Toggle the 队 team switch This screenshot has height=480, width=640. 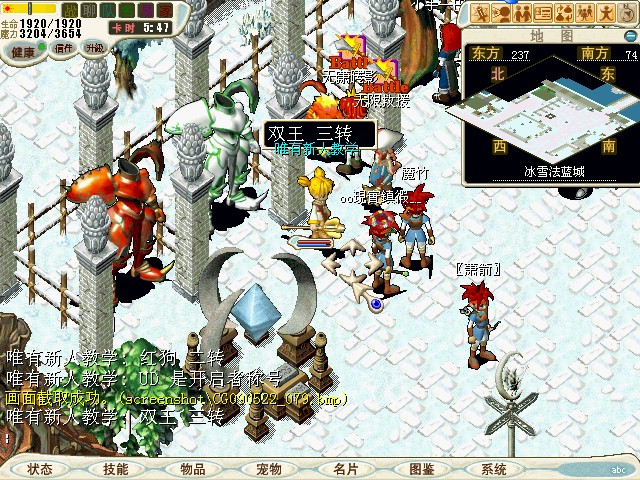pos(106,10)
